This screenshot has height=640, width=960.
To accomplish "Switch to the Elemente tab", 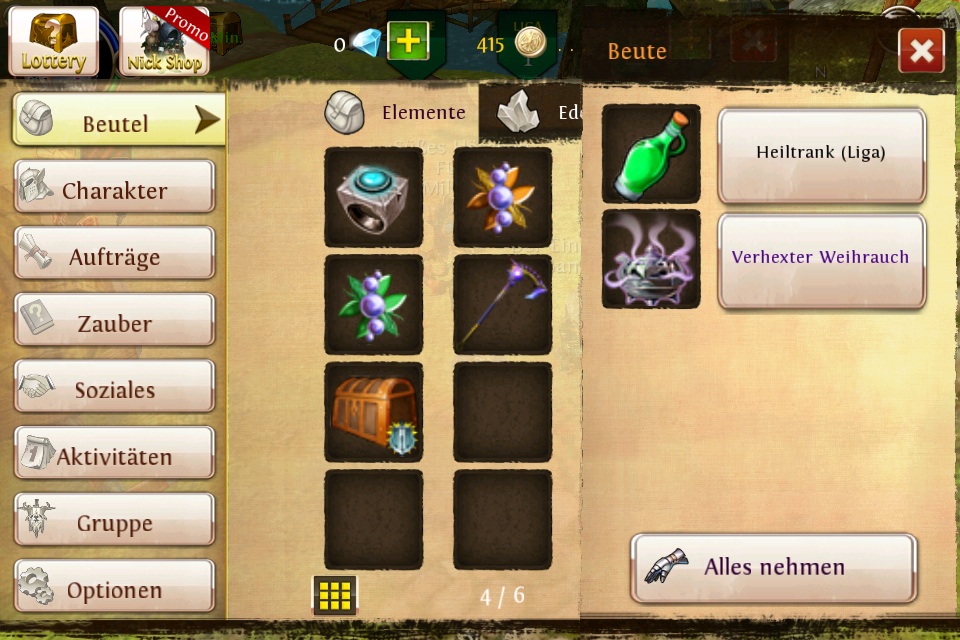I will pos(398,112).
